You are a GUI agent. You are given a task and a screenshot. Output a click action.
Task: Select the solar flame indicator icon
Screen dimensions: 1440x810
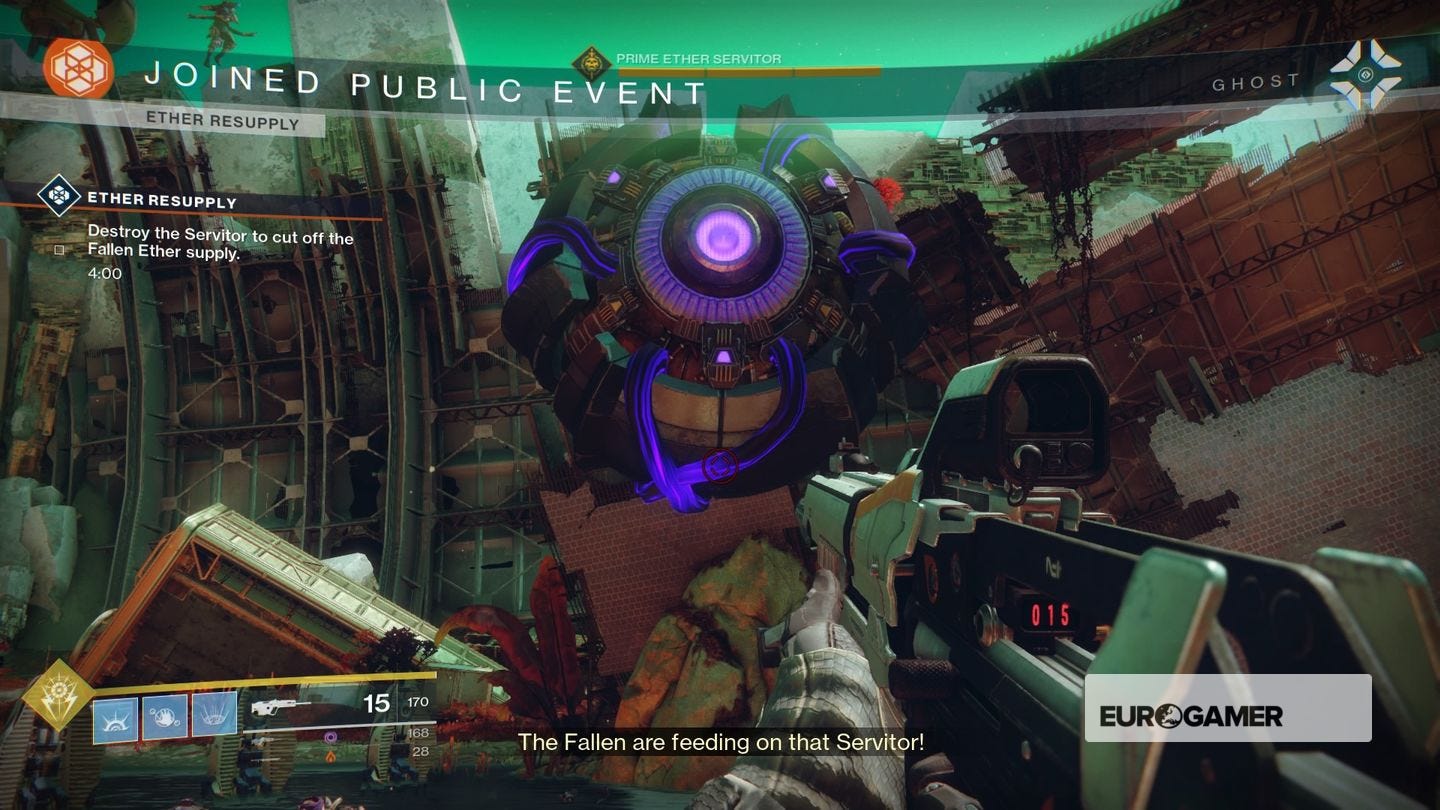click(x=332, y=756)
